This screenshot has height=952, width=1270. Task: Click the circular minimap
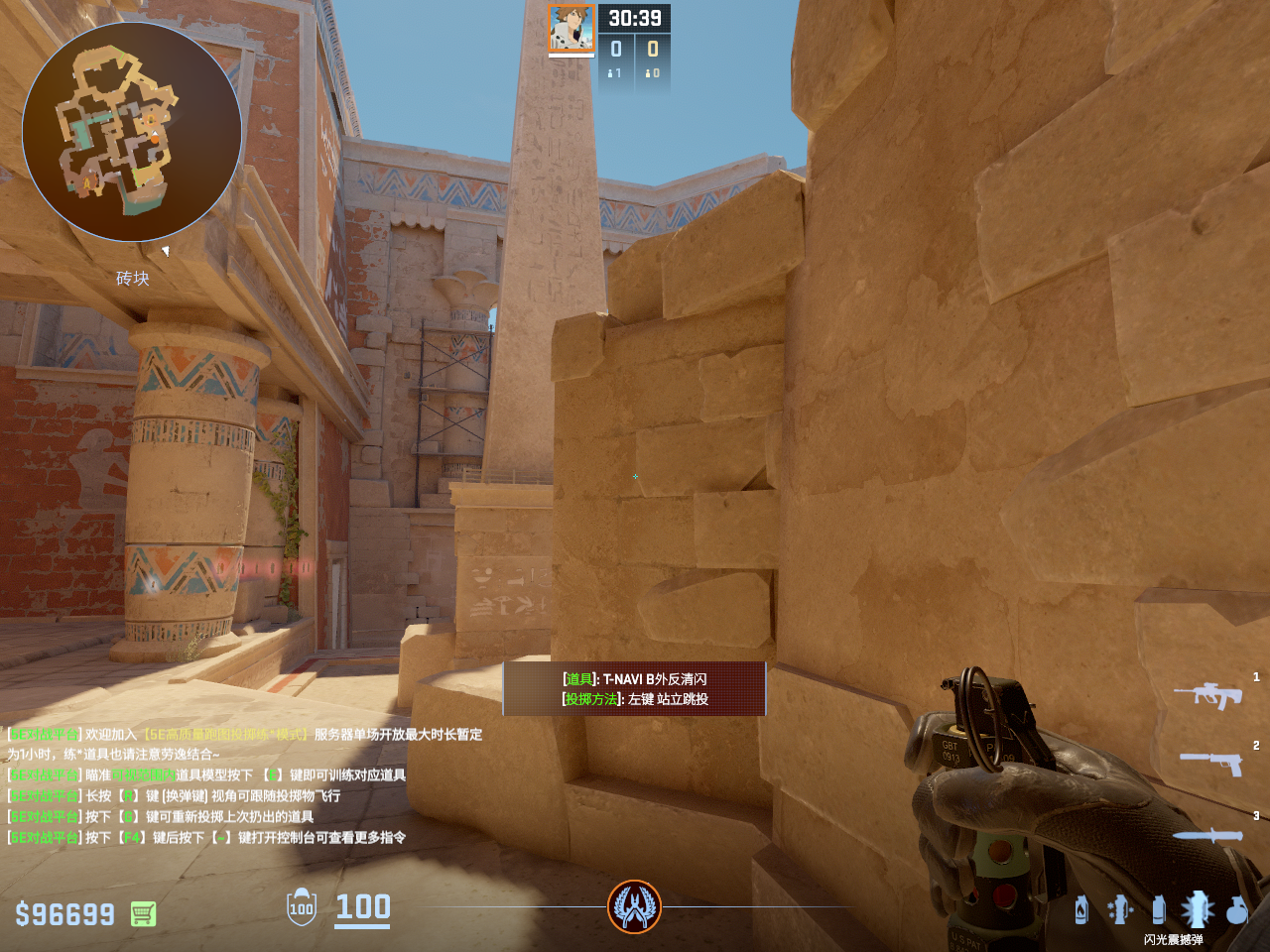point(132,132)
